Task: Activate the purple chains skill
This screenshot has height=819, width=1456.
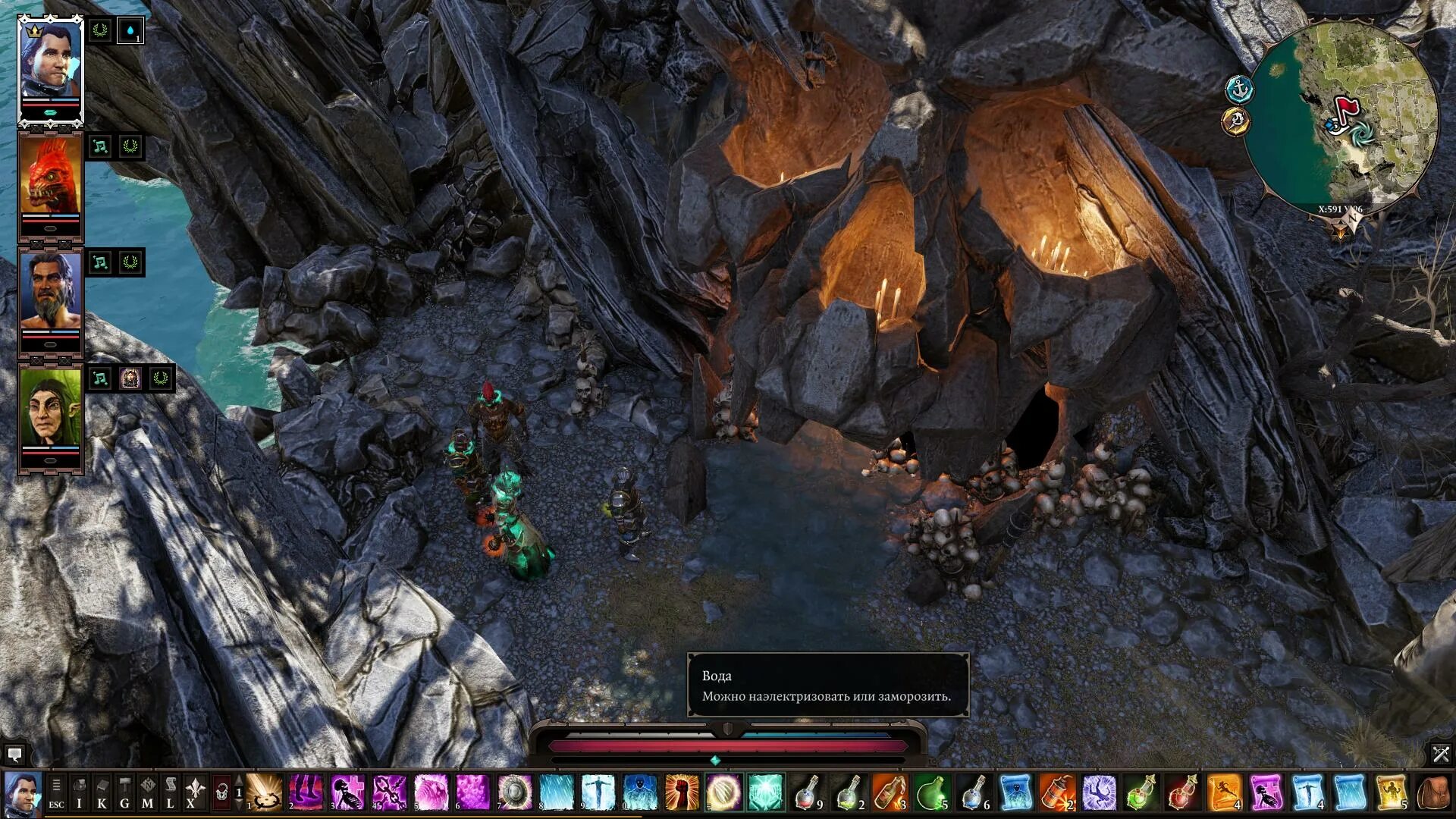Action: pyautogui.click(x=388, y=792)
